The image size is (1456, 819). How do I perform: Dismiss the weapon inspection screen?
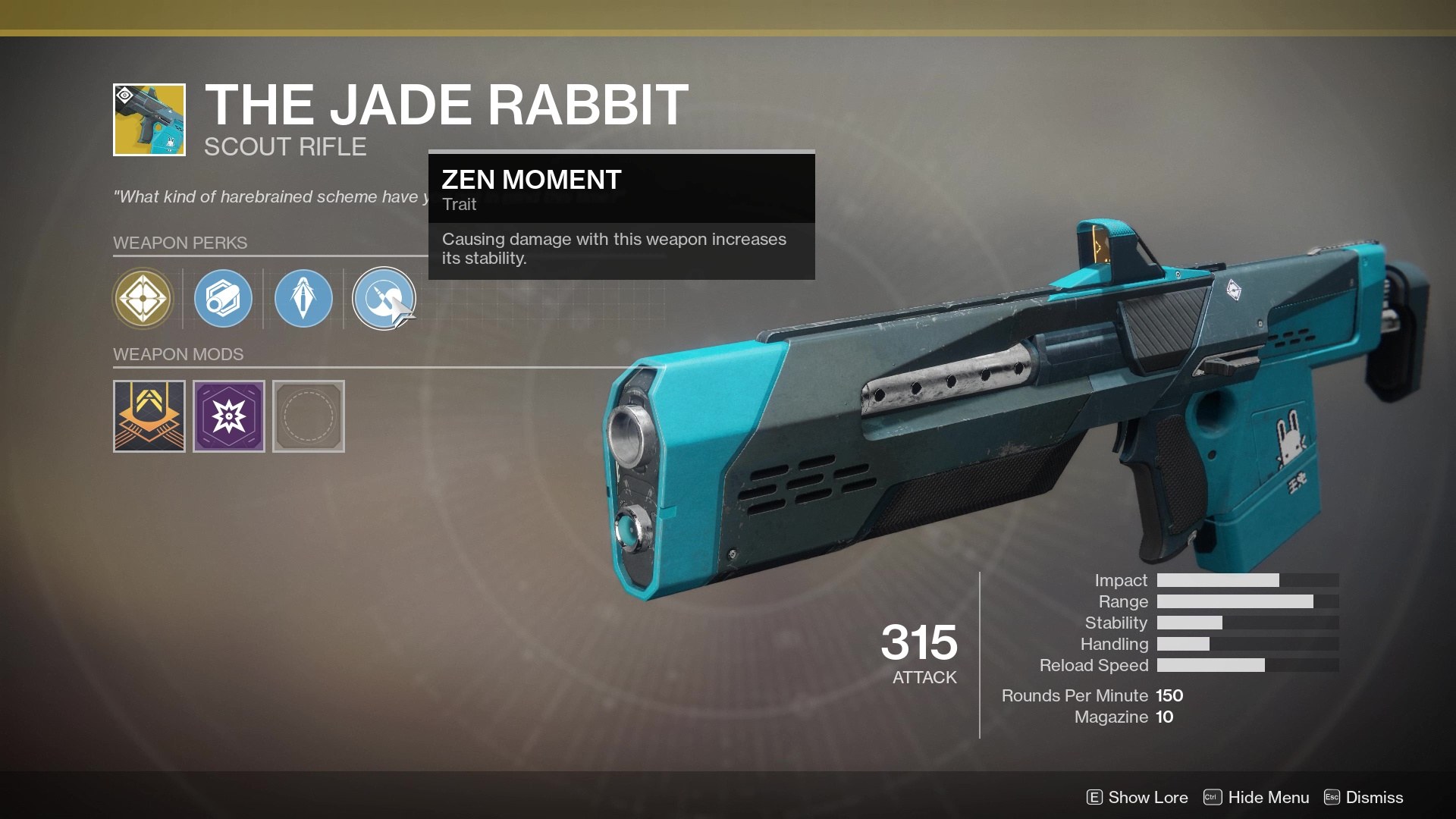coord(1363,797)
